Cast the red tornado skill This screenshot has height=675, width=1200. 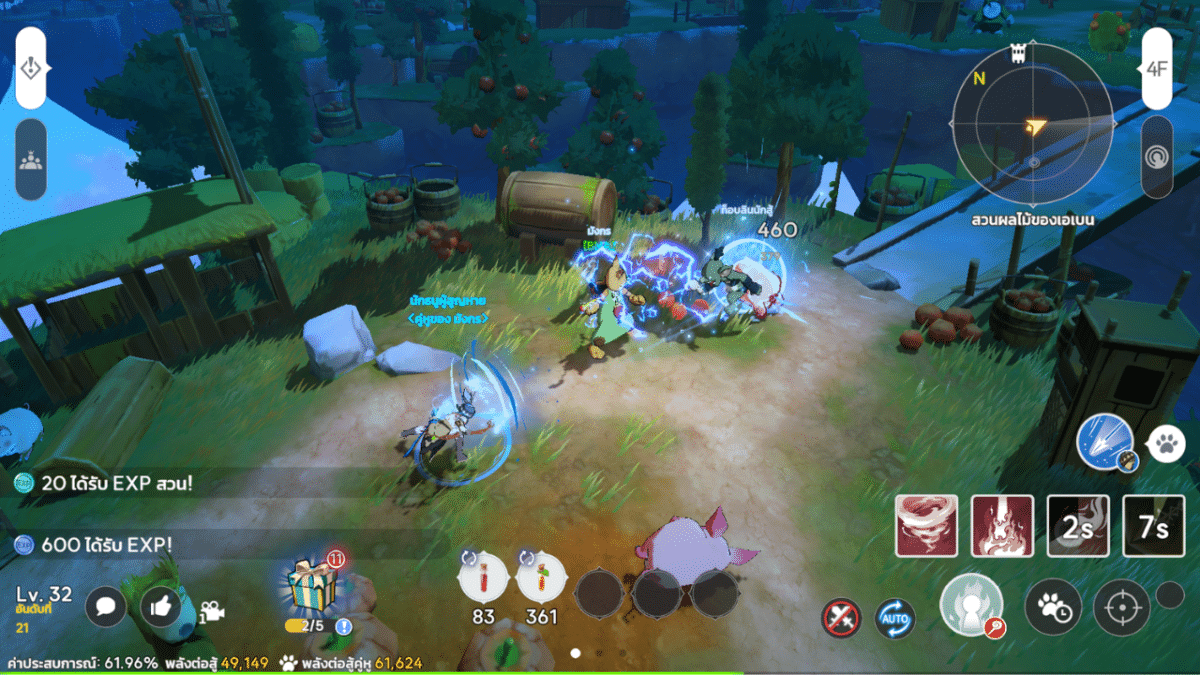coord(927,526)
